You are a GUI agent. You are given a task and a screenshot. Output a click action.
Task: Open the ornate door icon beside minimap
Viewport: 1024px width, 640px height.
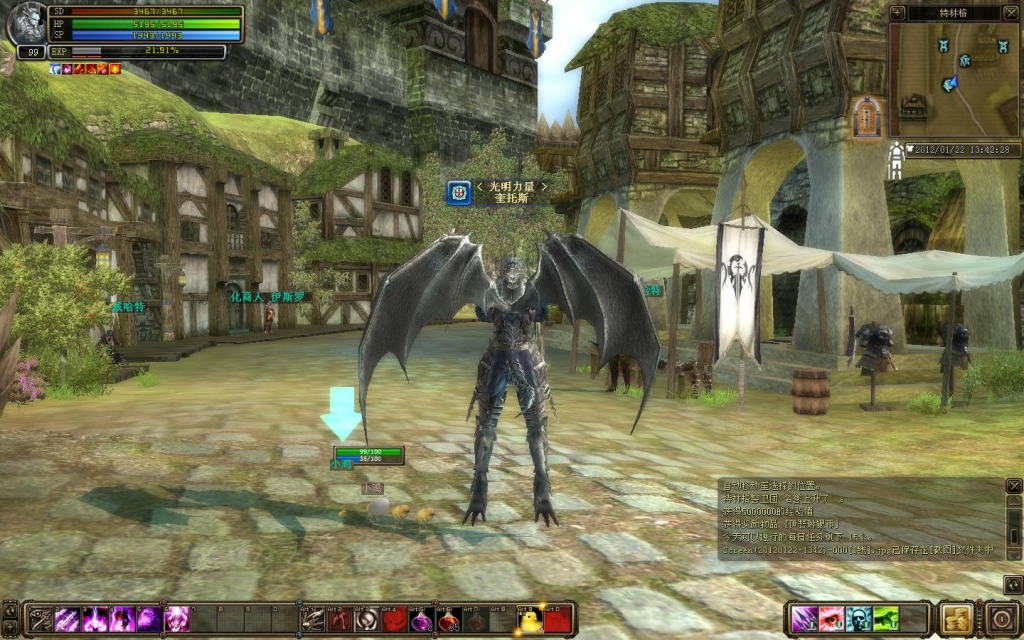pyautogui.click(x=867, y=118)
